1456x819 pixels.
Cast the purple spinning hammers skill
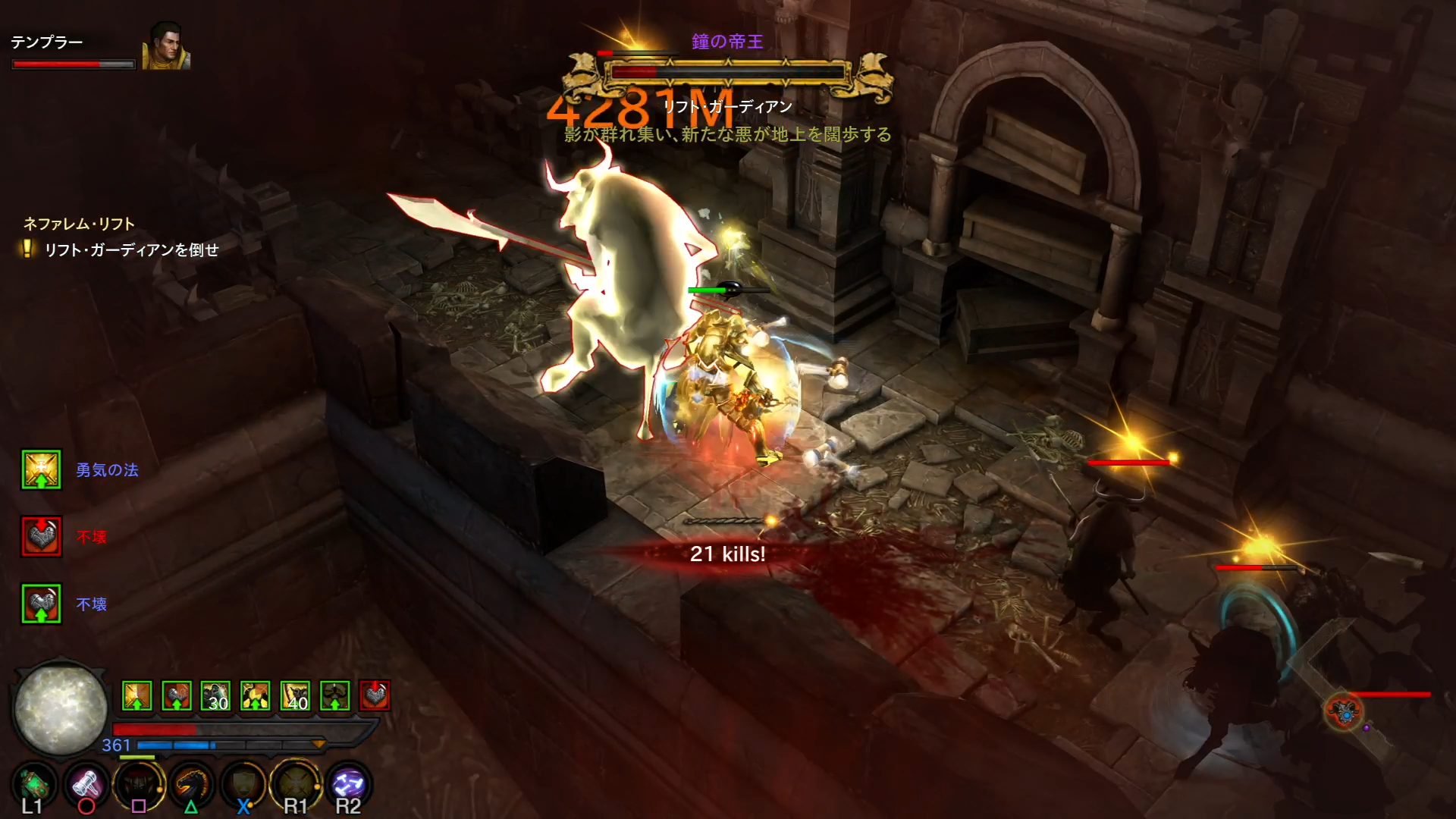(x=348, y=786)
